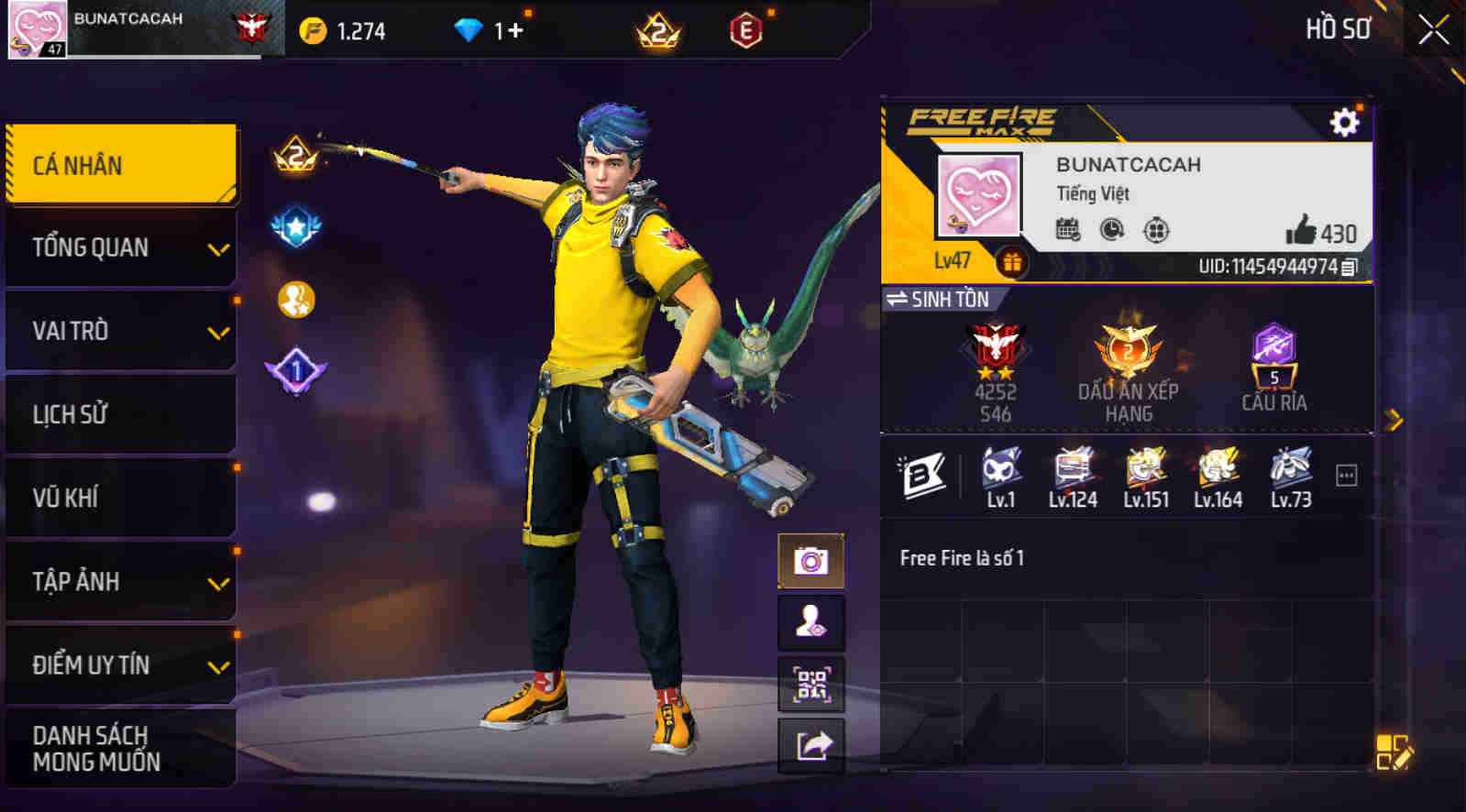Open the settings gear on the profile card
Image resolution: width=1466 pixels, height=812 pixels.
tap(1343, 119)
